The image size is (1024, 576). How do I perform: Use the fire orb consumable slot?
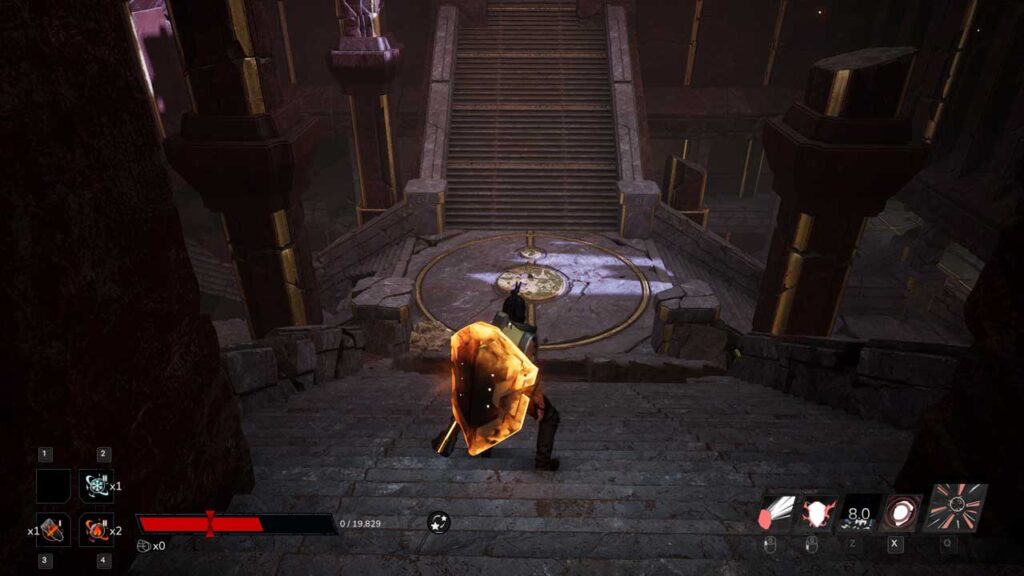96,529
